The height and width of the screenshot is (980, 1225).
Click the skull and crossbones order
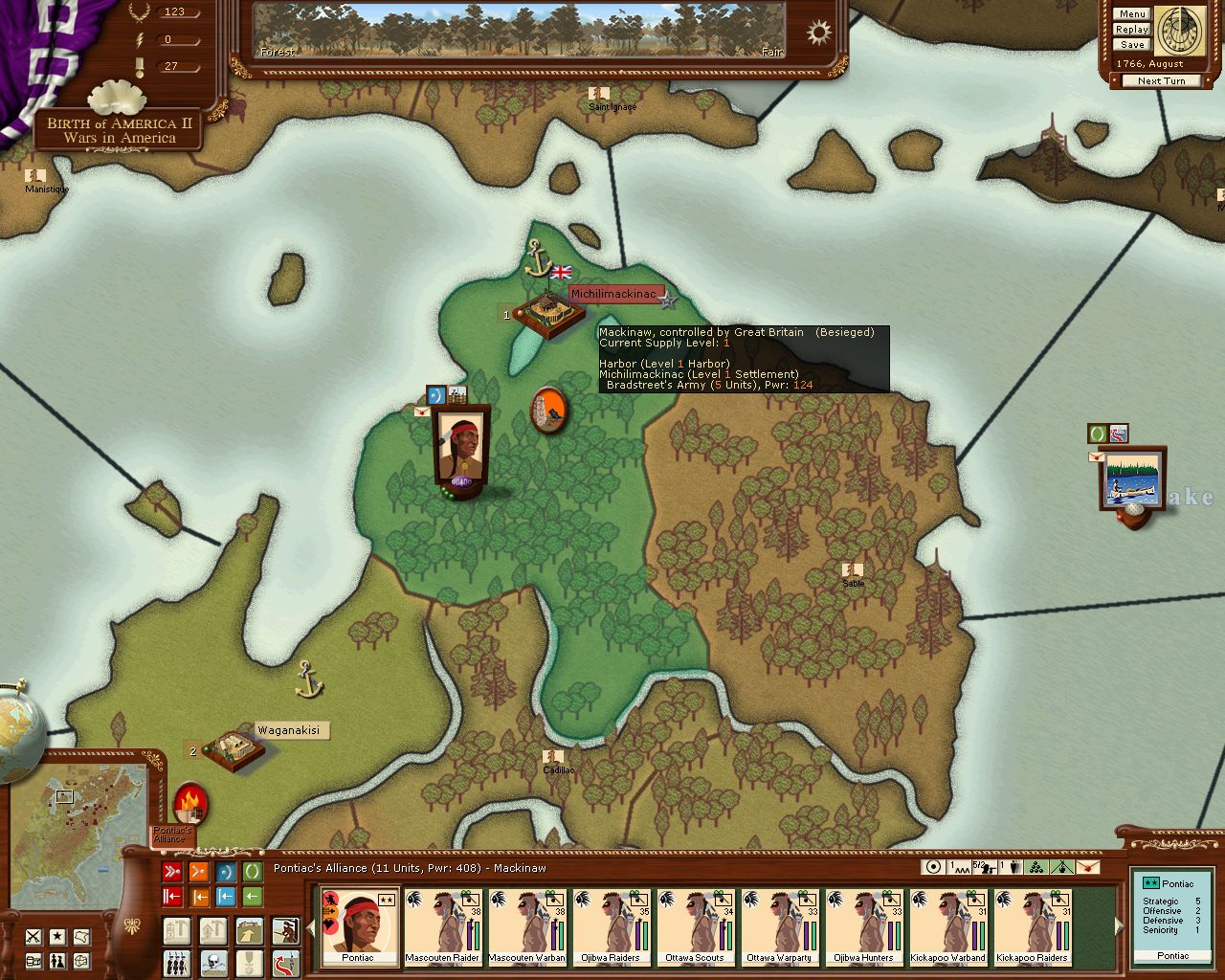(212, 962)
